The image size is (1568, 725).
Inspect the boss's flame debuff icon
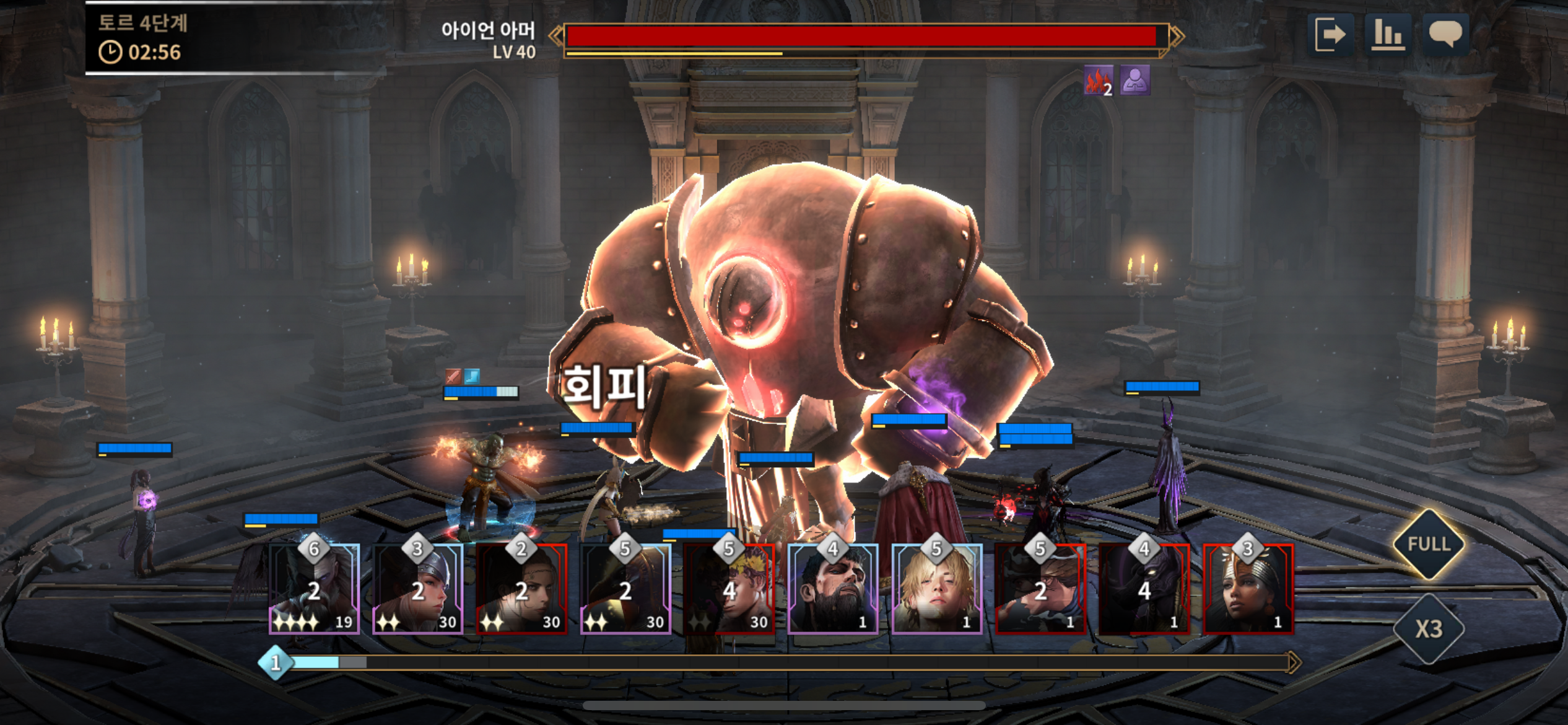[1098, 81]
